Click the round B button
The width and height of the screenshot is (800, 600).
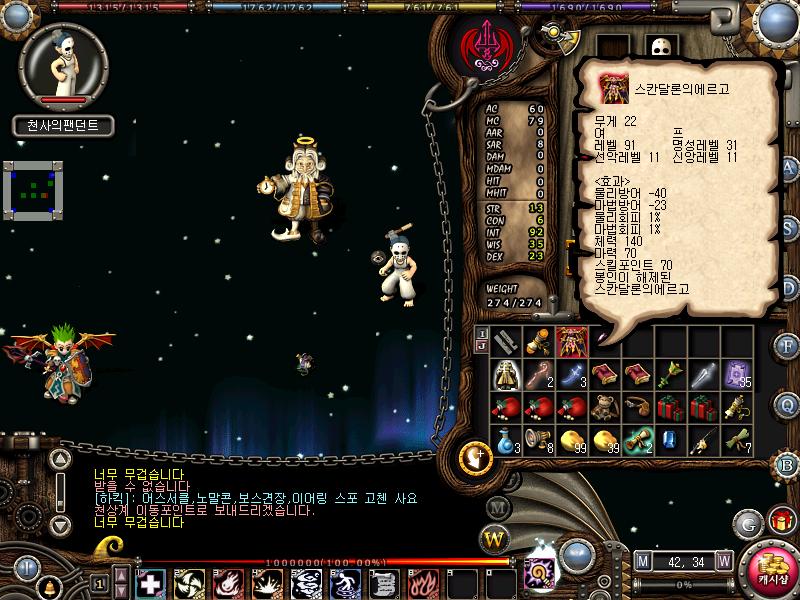(x=786, y=463)
